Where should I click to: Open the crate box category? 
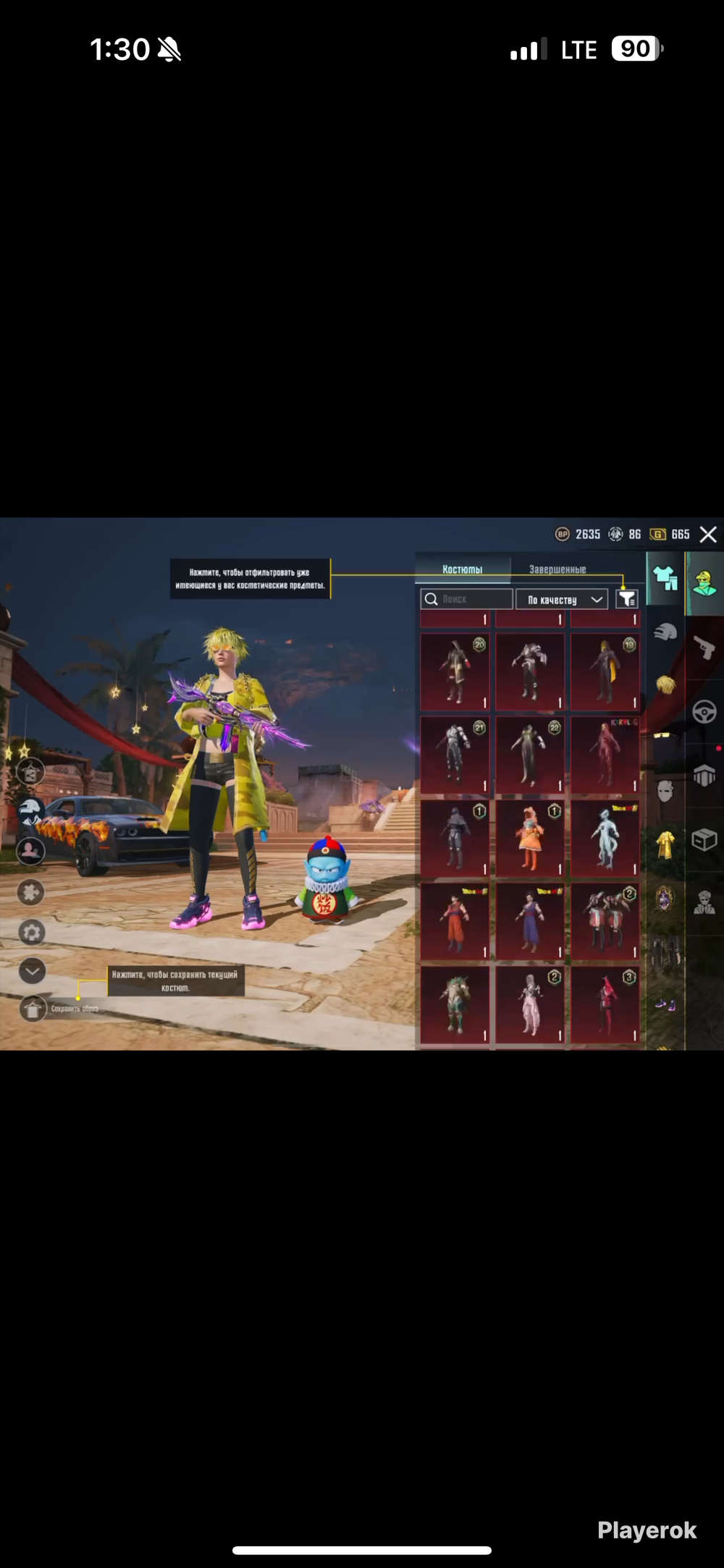coord(704,839)
